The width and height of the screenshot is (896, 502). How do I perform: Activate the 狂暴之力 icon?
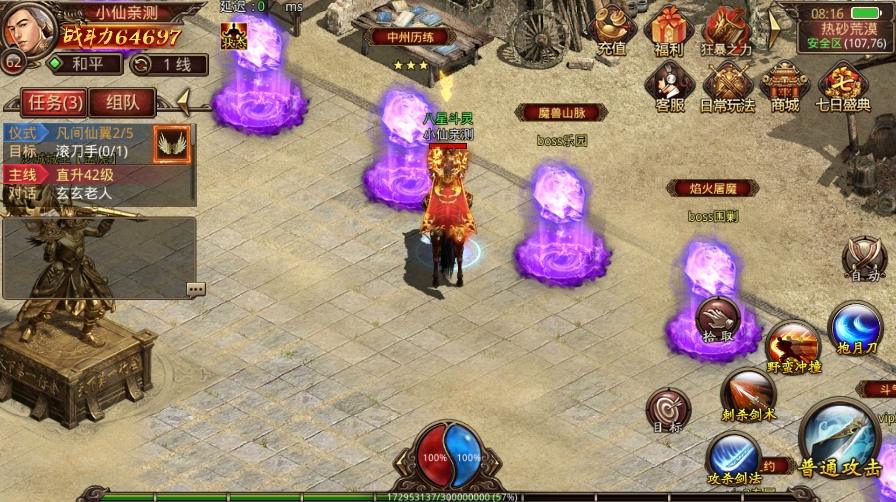tap(726, 30)
